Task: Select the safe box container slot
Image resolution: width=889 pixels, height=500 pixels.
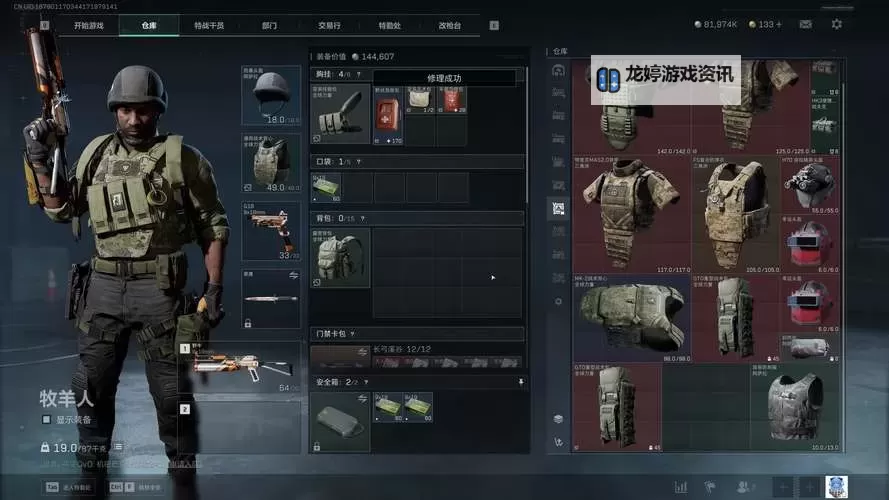Action: click(340, 421)
